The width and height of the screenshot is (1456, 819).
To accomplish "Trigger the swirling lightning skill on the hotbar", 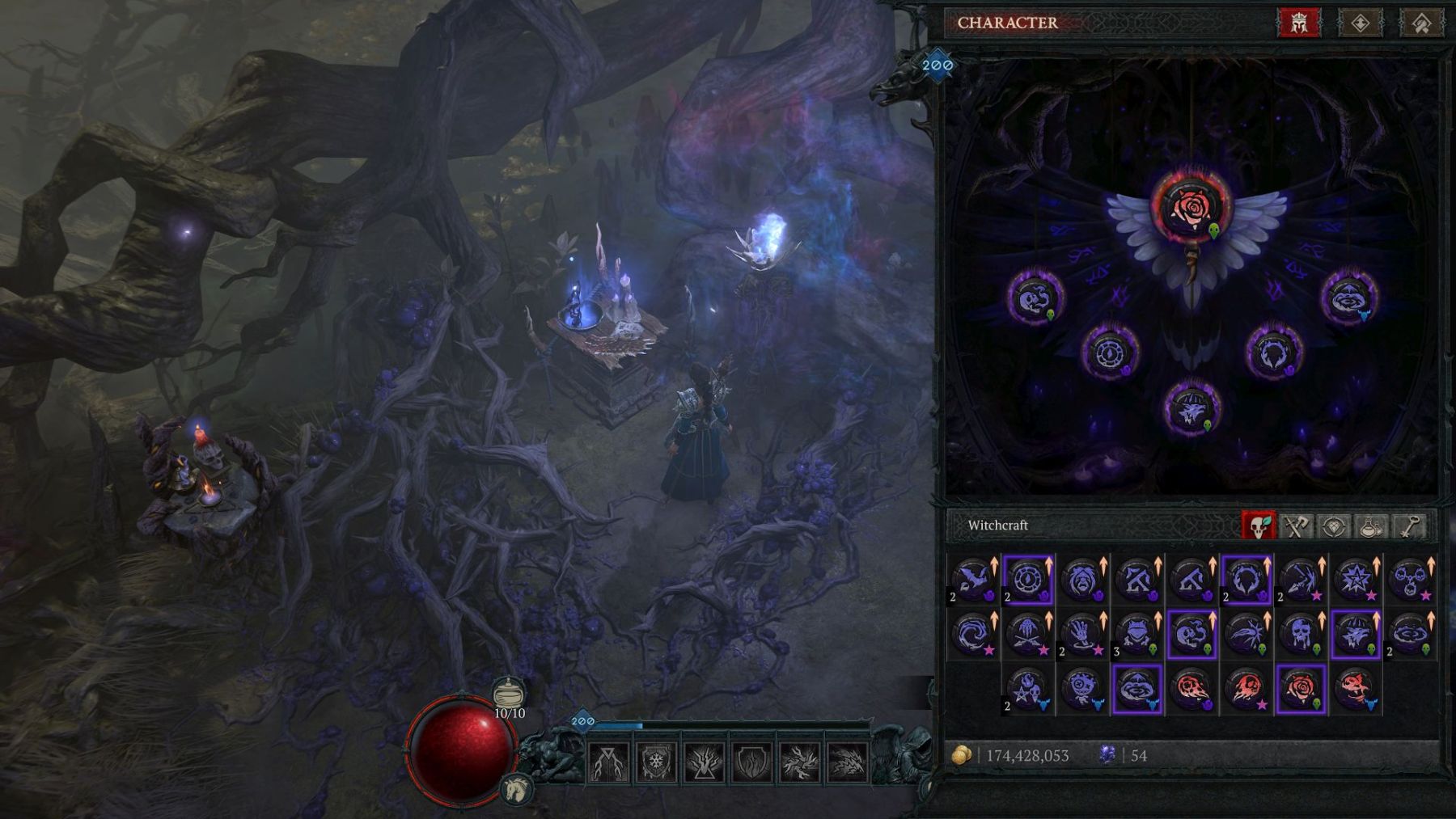I will click(799, 762).
